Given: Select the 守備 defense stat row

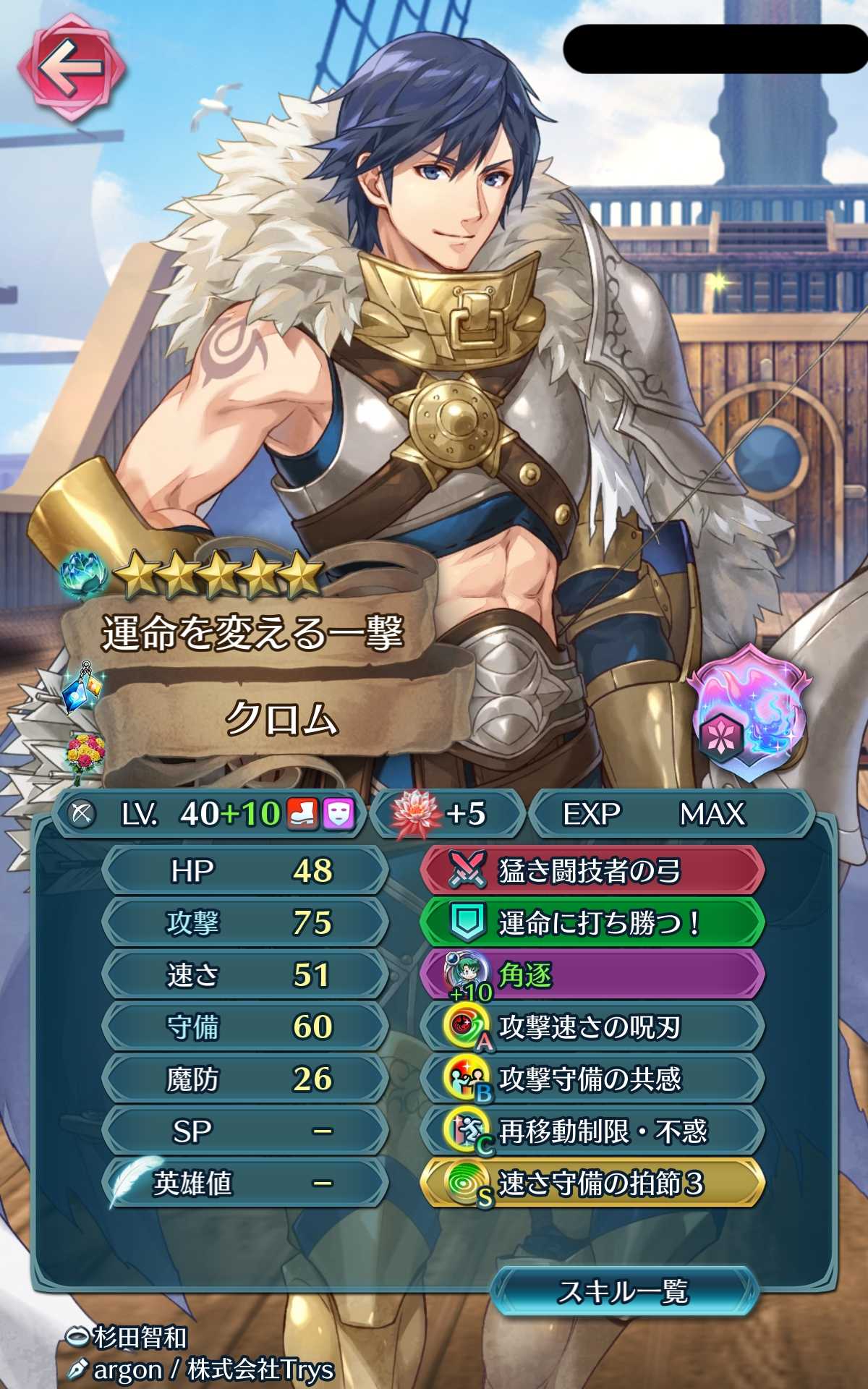Looking at the screenshot, I should [x=246, y=1027].
